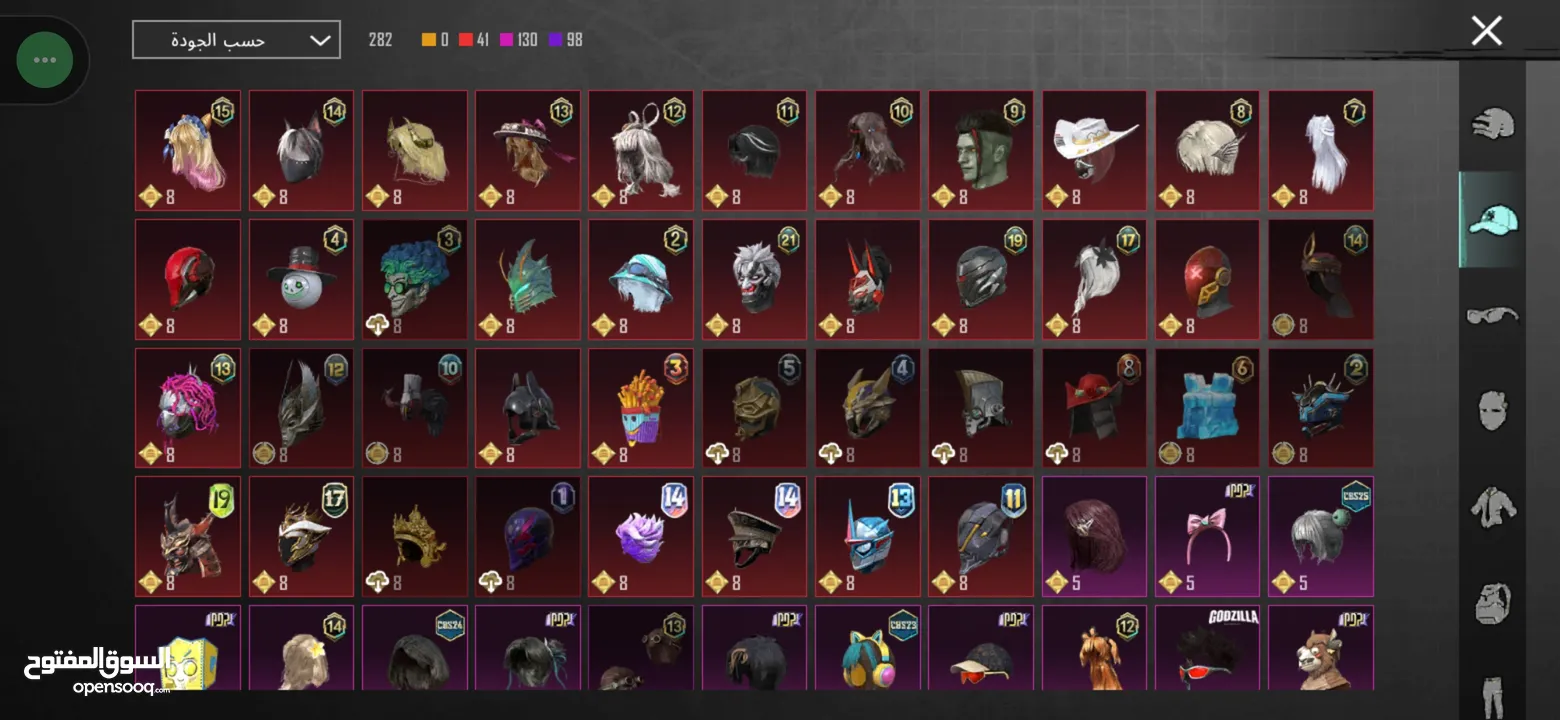This screenshot has height=720, width=1560.
Task: Select the french fries headgear item
Action: click(x=641, y=408)
